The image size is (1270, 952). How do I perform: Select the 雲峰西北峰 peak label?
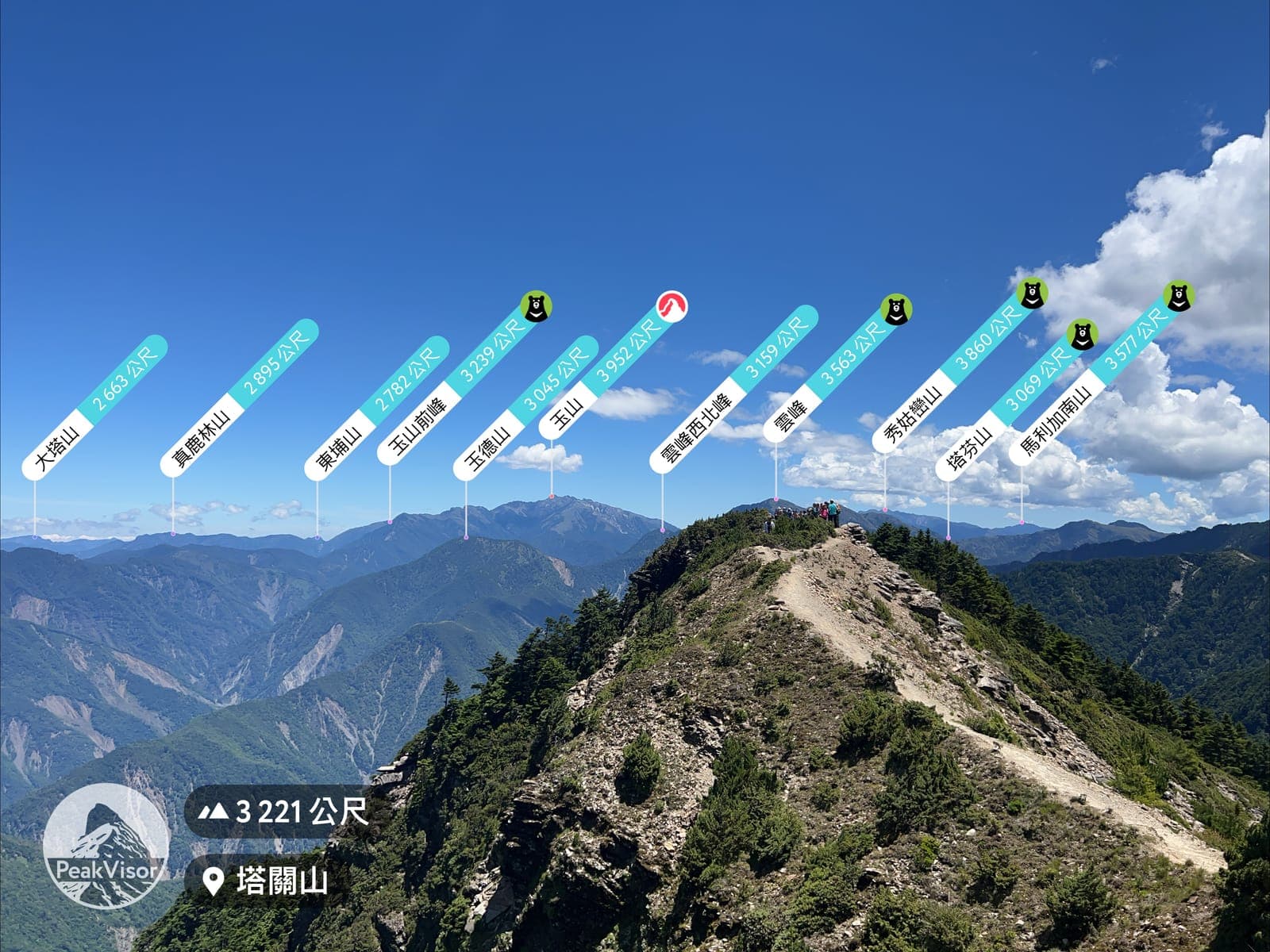(733, 390)
